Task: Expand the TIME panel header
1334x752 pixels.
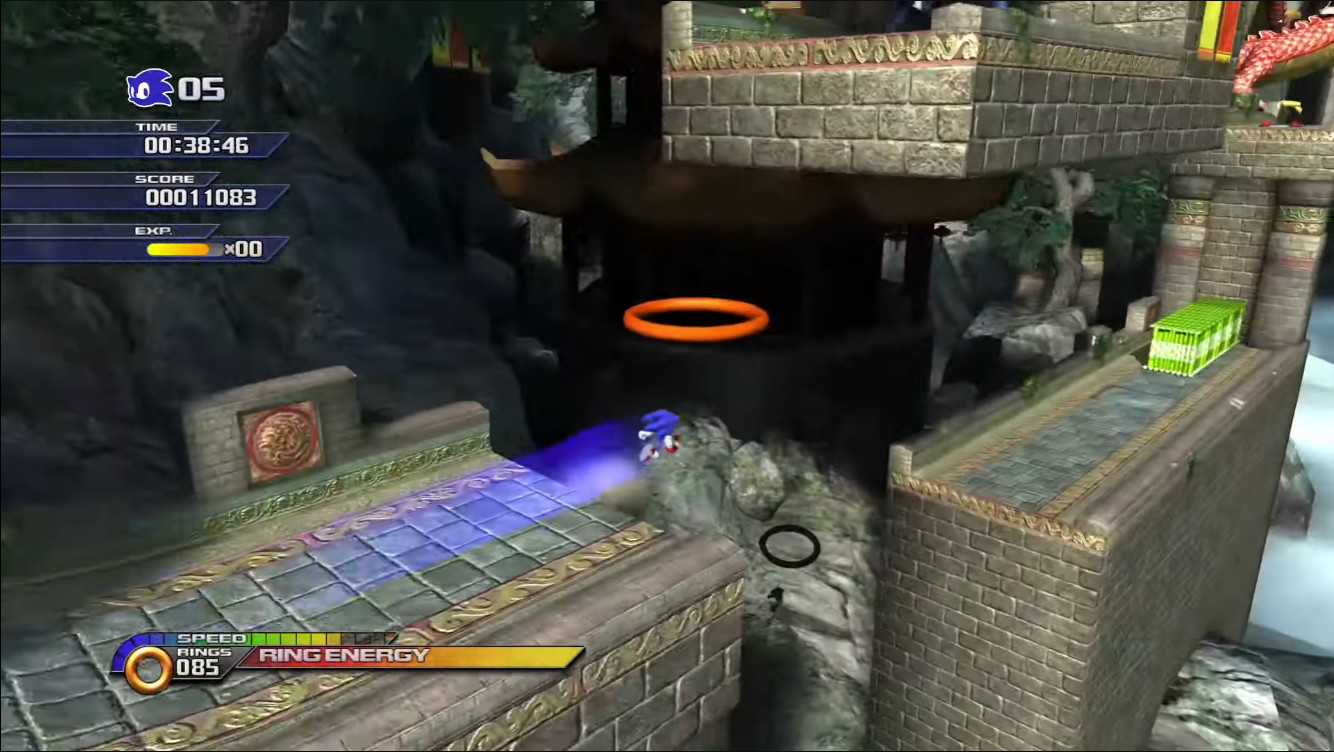Action: [155, 126]
